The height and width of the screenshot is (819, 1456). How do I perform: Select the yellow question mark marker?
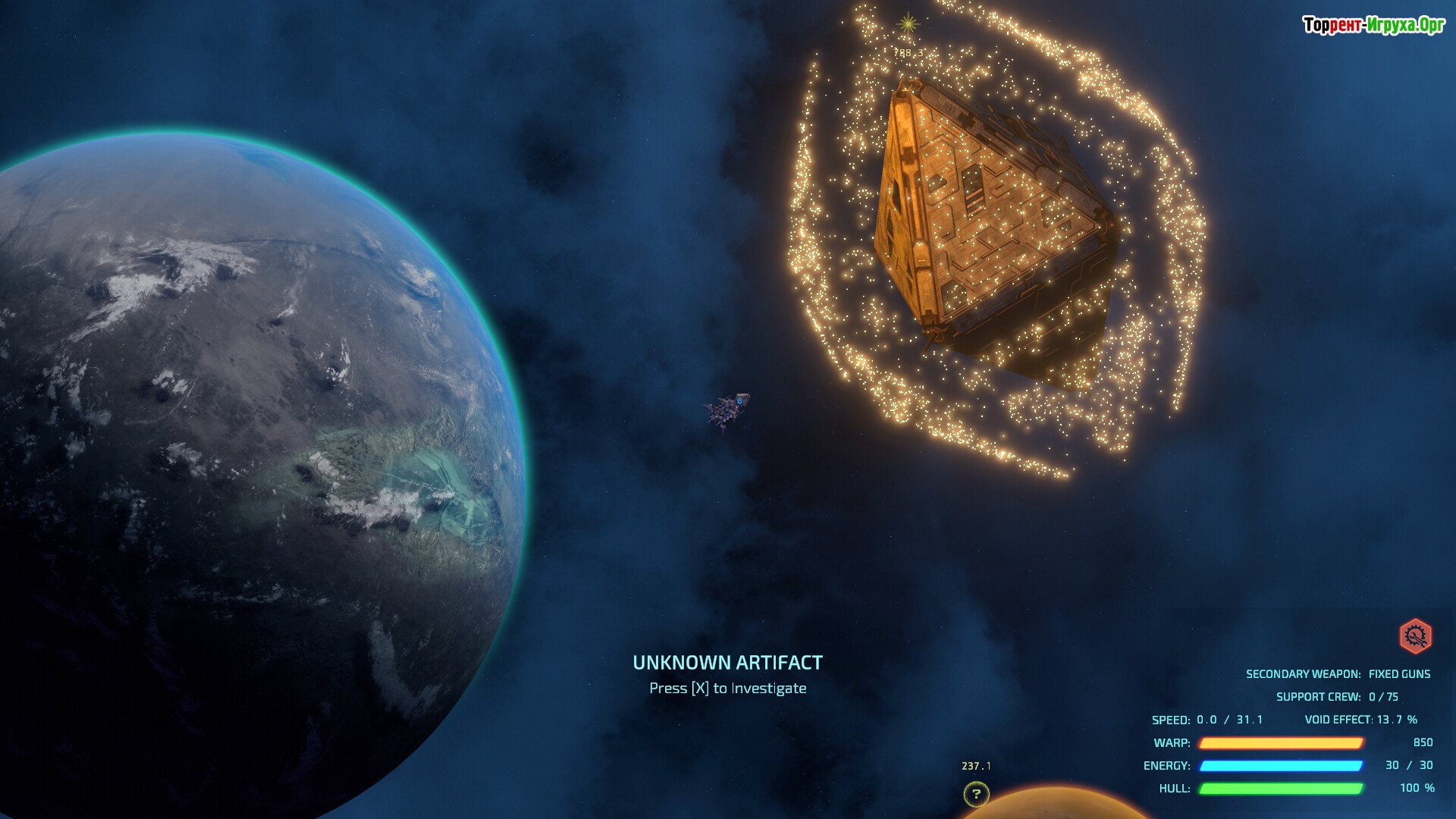(976, 794)
